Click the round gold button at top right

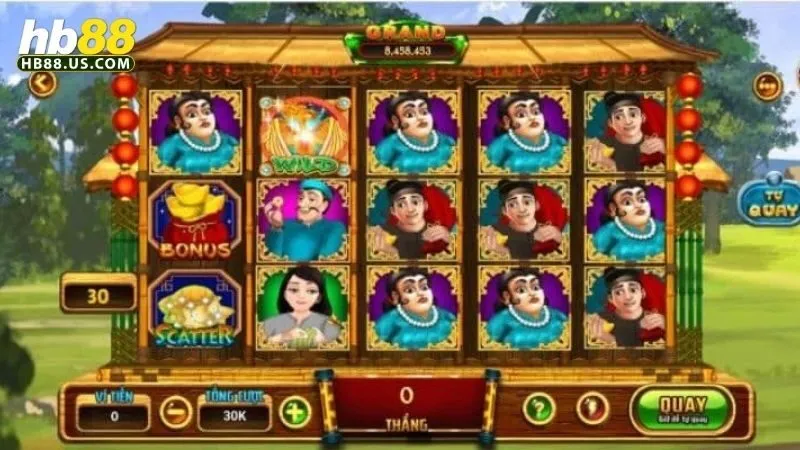pos(767,86)
